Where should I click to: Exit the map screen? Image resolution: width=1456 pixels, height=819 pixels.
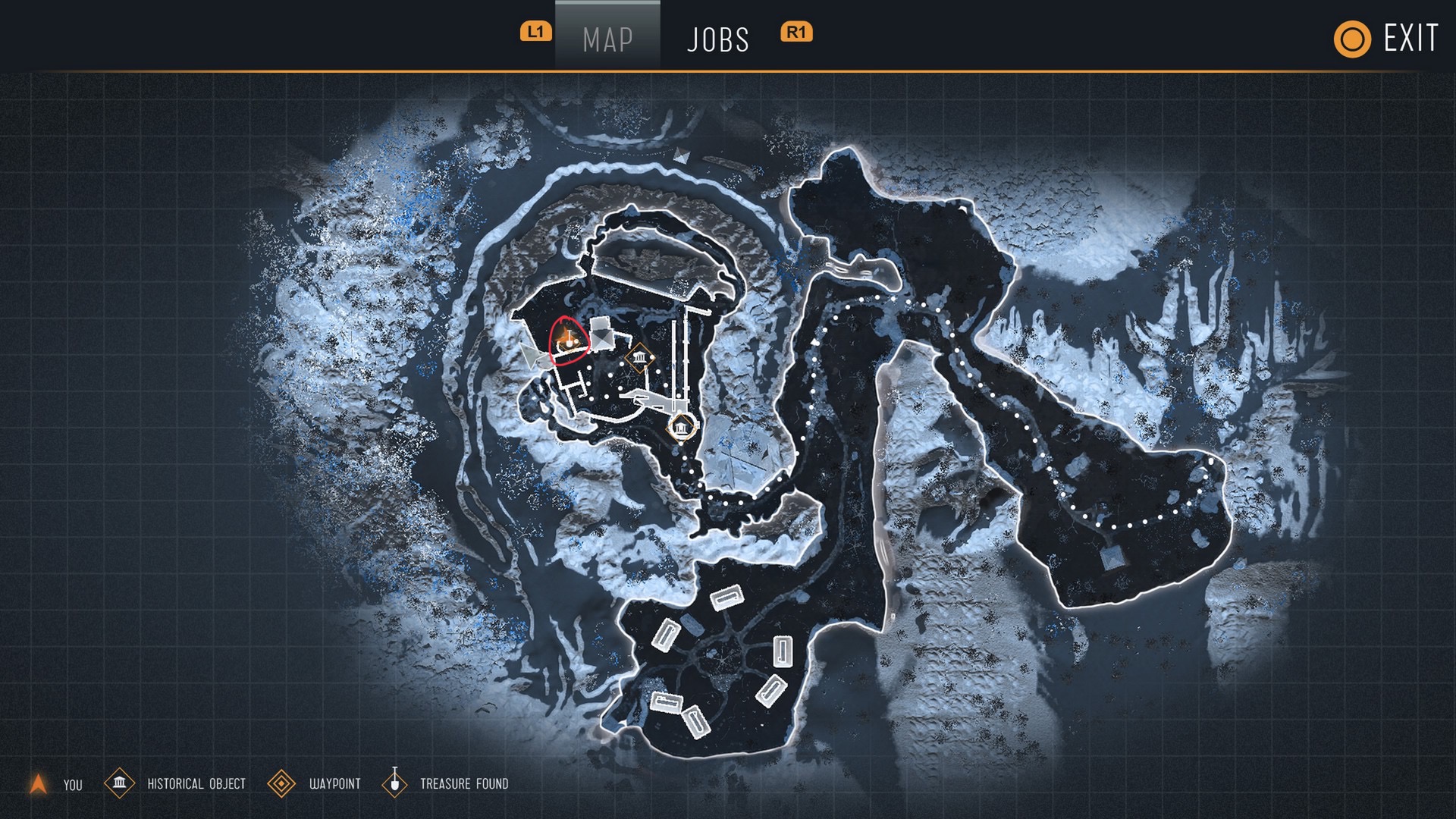1386,38
